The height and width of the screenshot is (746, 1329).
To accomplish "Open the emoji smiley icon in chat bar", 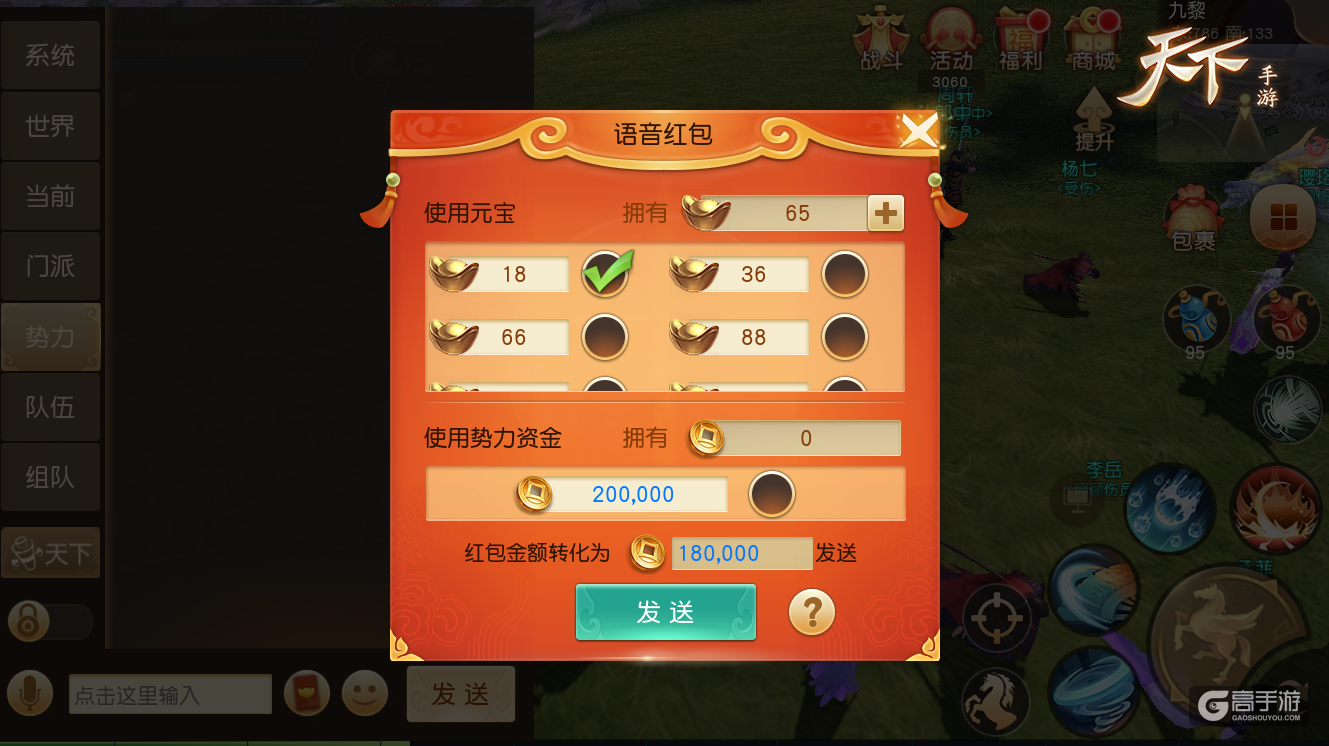I will (364, 693).
